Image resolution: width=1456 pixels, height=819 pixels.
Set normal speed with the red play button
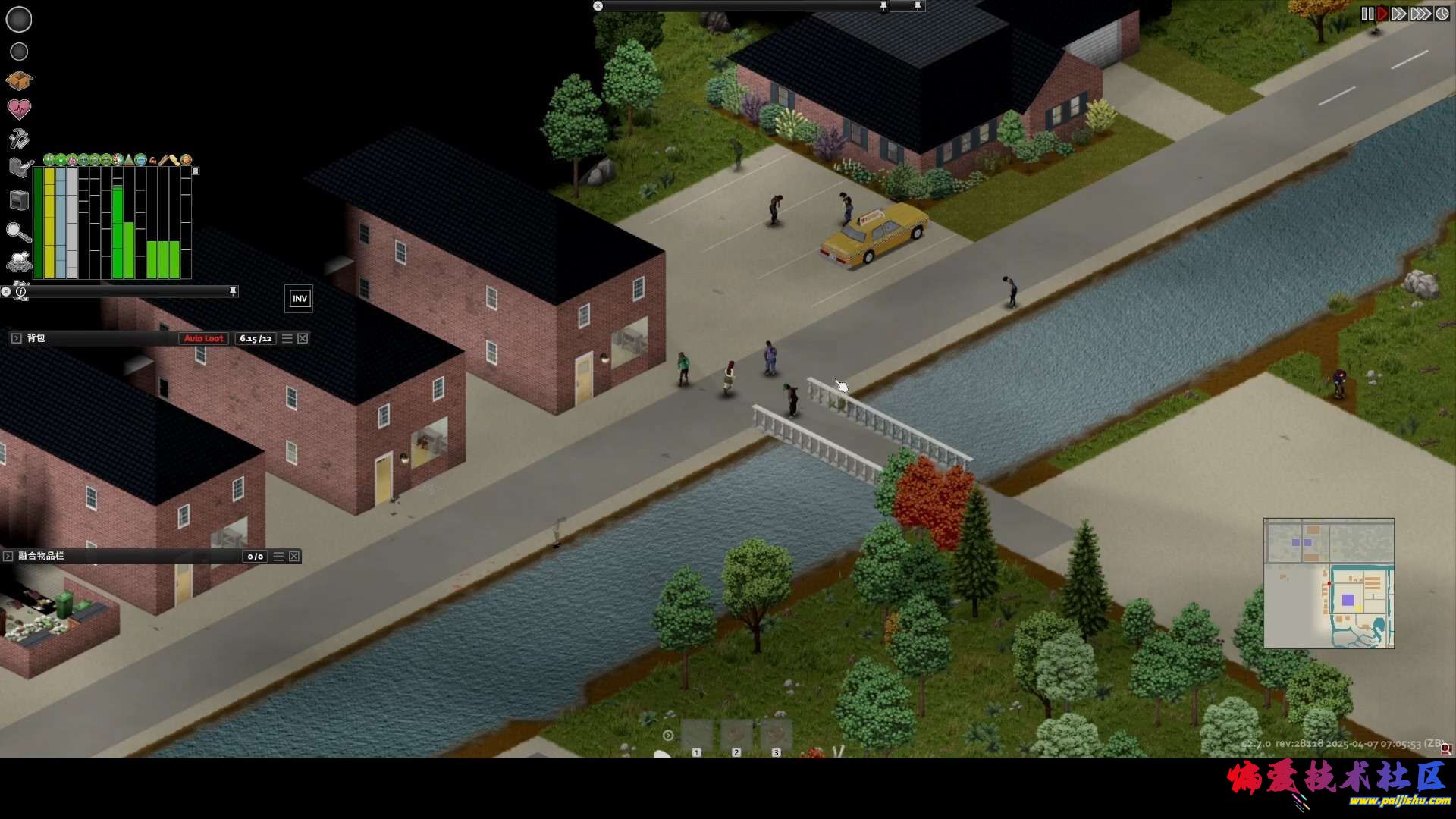click(x=1382, y=14)
